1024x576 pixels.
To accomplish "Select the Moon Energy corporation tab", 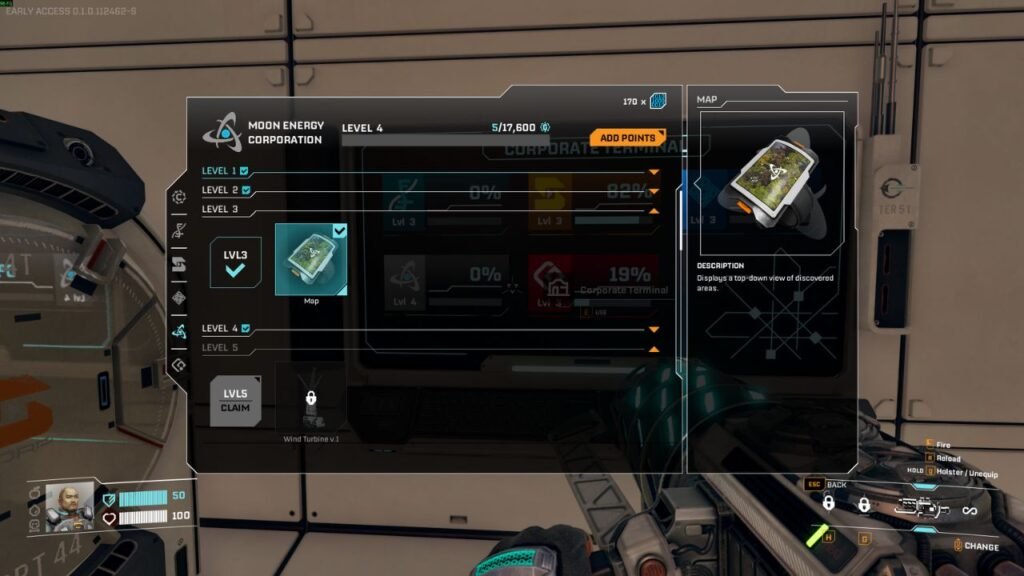I will click(x=179, y=331).
